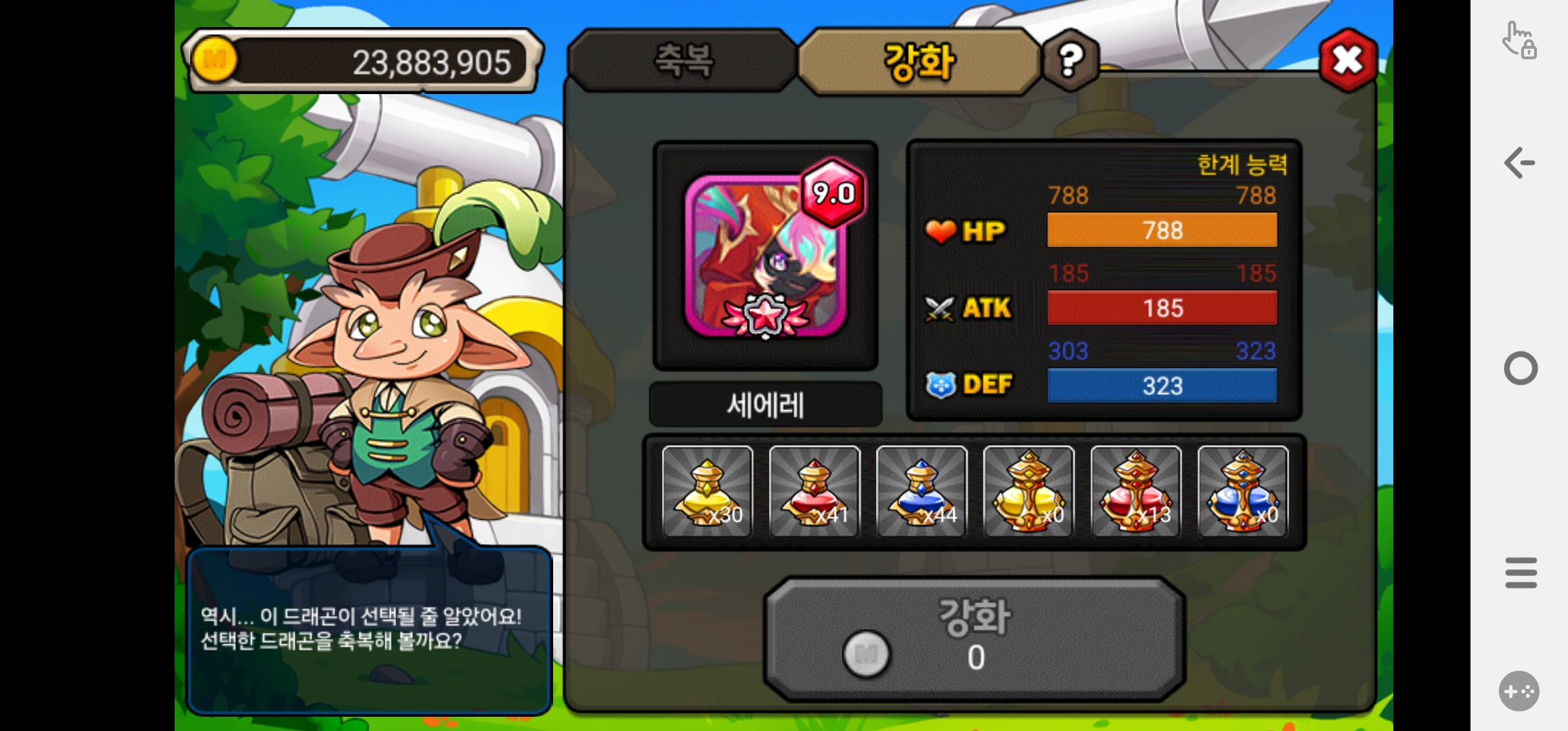The width and height of the screenshot is (1568, 731).
Task: Close the enhancement panel with red X
Action: (1347, 61)
